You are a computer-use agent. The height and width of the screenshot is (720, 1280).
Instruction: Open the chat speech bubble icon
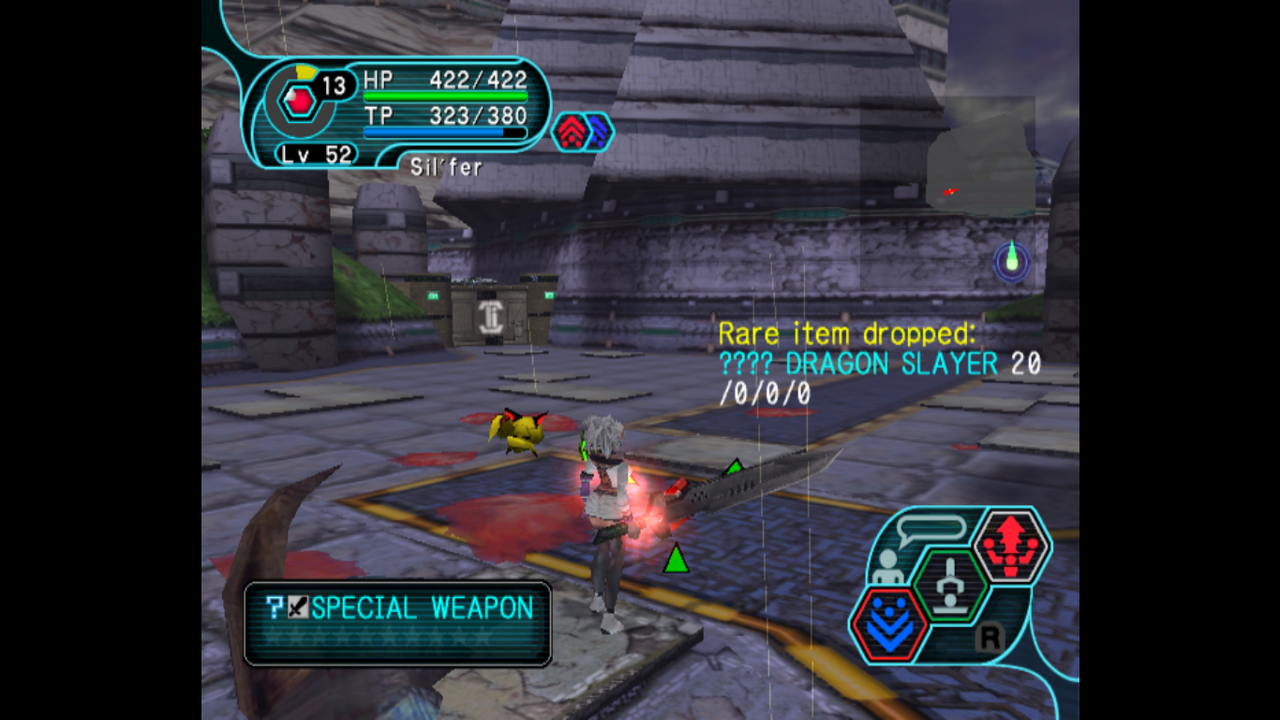coord(931,529)
